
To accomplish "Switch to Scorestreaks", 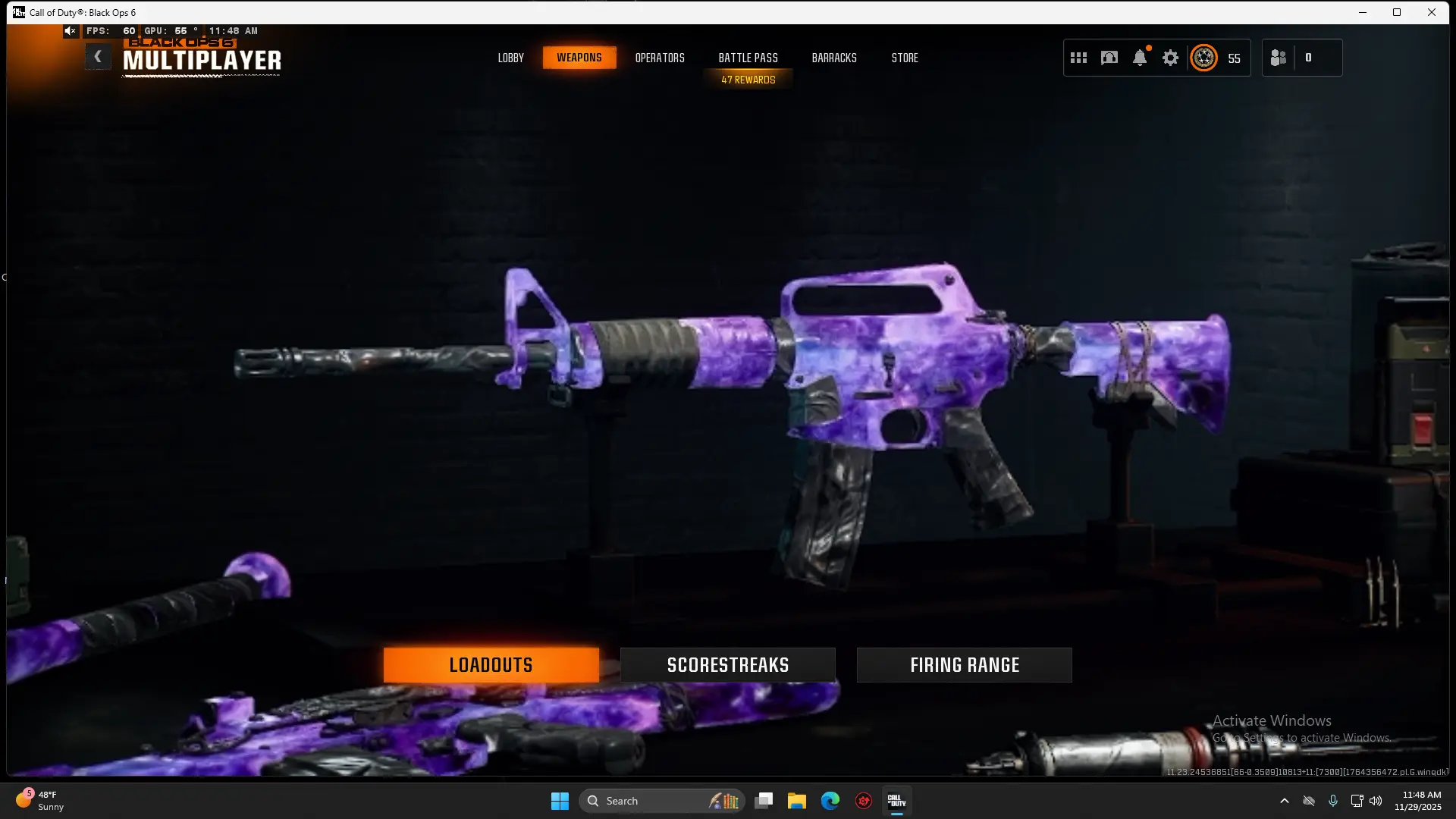I will [x=726, y=664].
